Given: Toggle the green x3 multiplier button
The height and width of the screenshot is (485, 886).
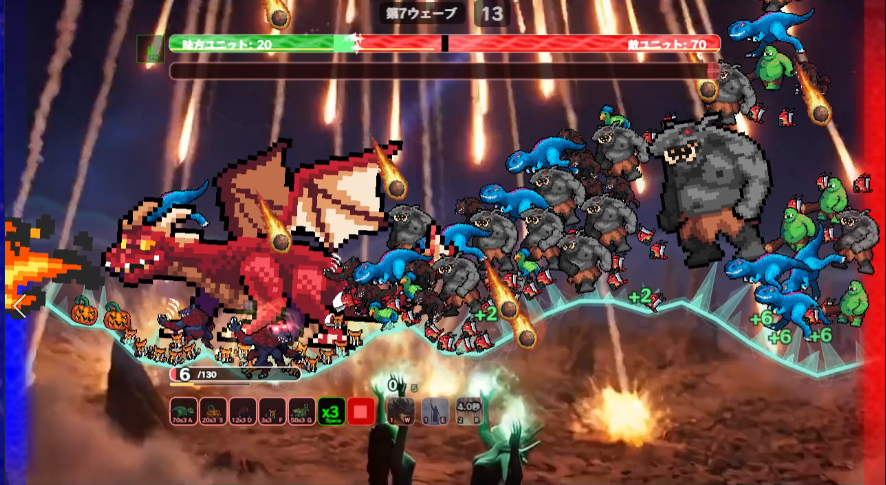Looking at the screenshot, I should pyautogui.click(x=331, y=411).
